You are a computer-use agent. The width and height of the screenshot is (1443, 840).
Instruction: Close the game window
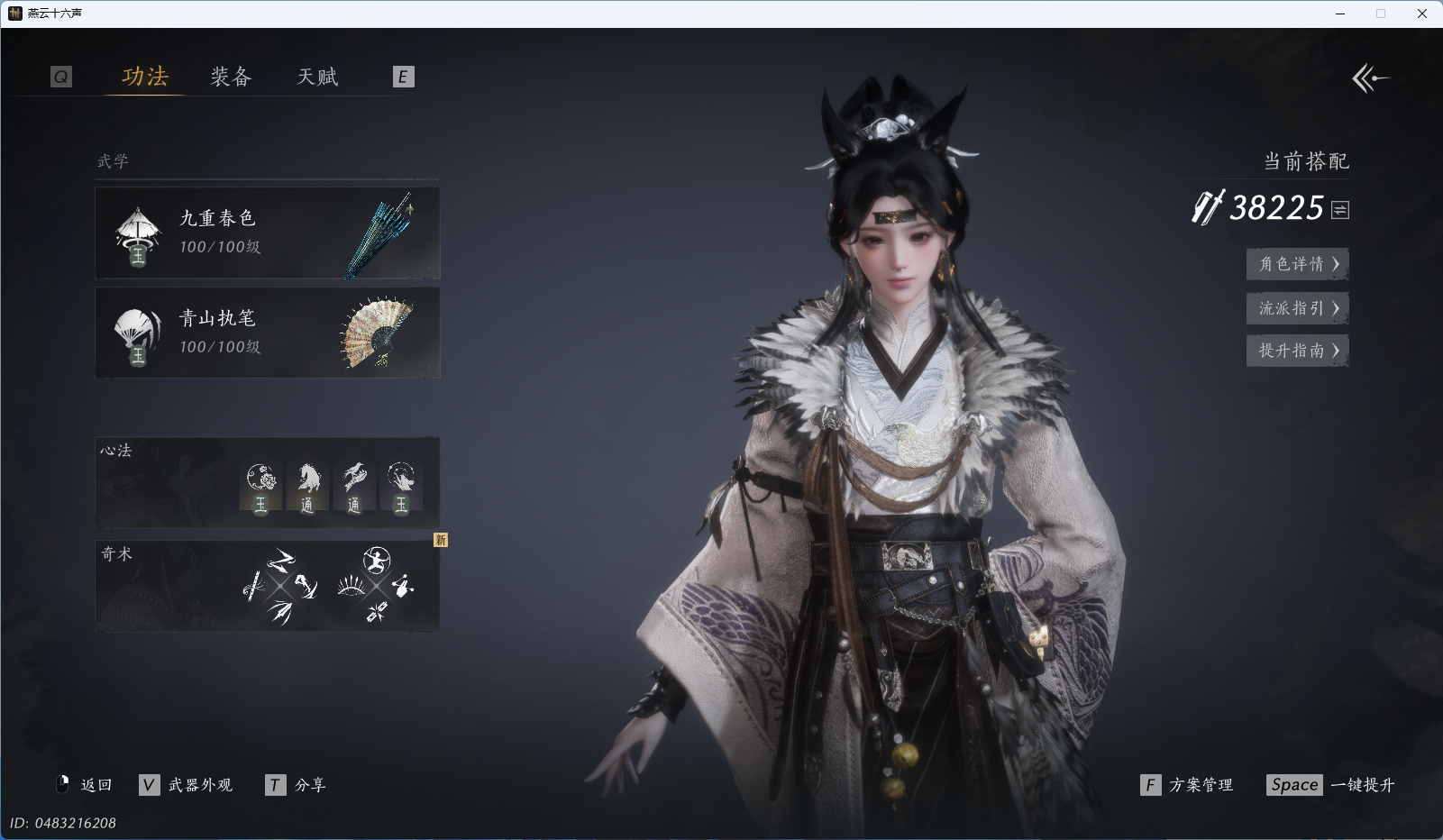coord(1422,14)
